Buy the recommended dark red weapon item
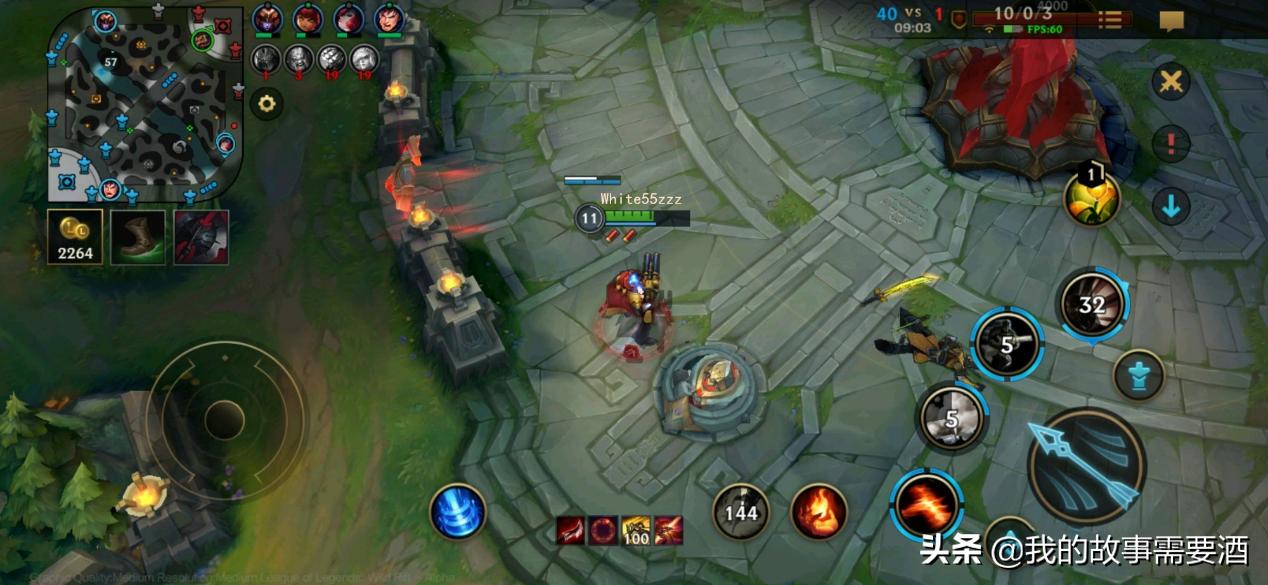The width and height of the screenshot is (1268, 585). coord(201,238)
